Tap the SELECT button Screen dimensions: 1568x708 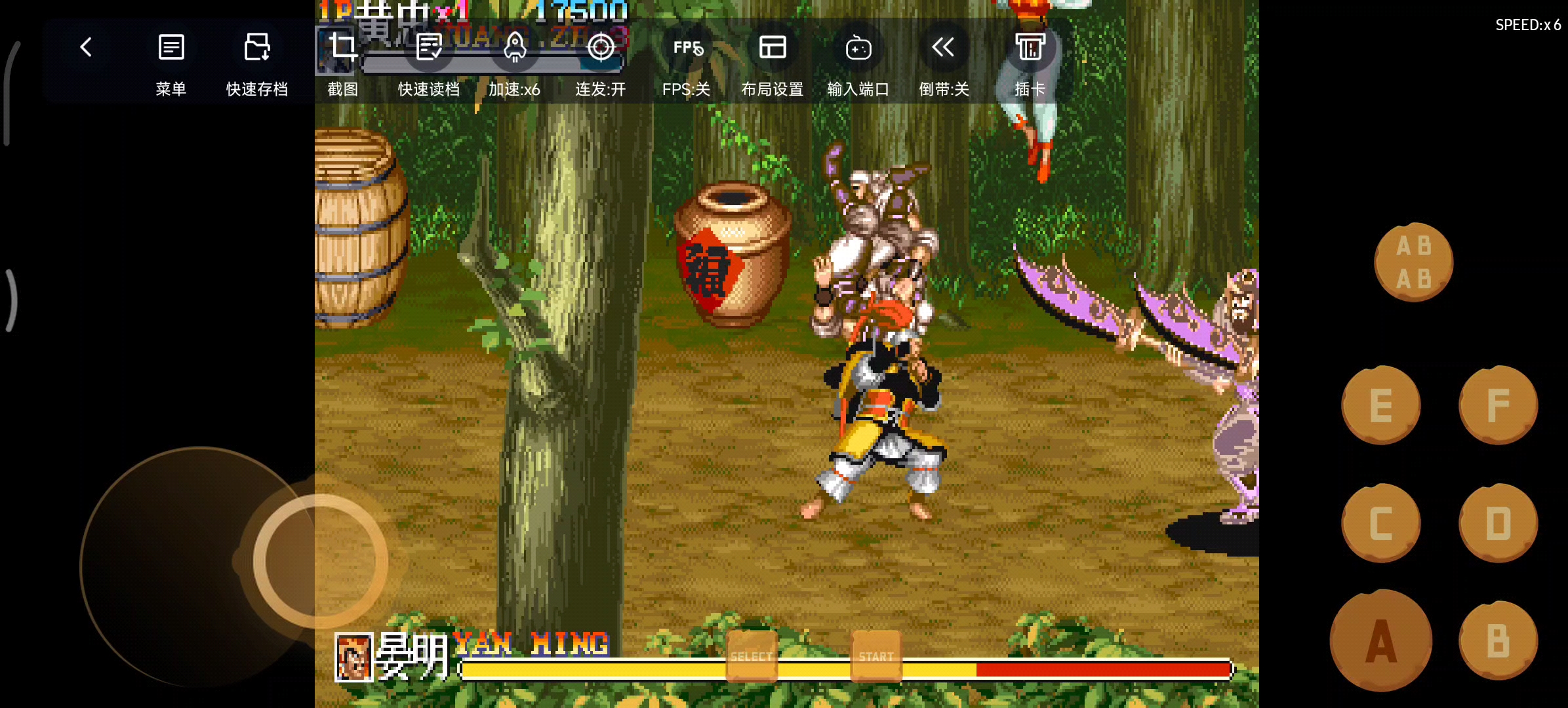click(752, 656)
